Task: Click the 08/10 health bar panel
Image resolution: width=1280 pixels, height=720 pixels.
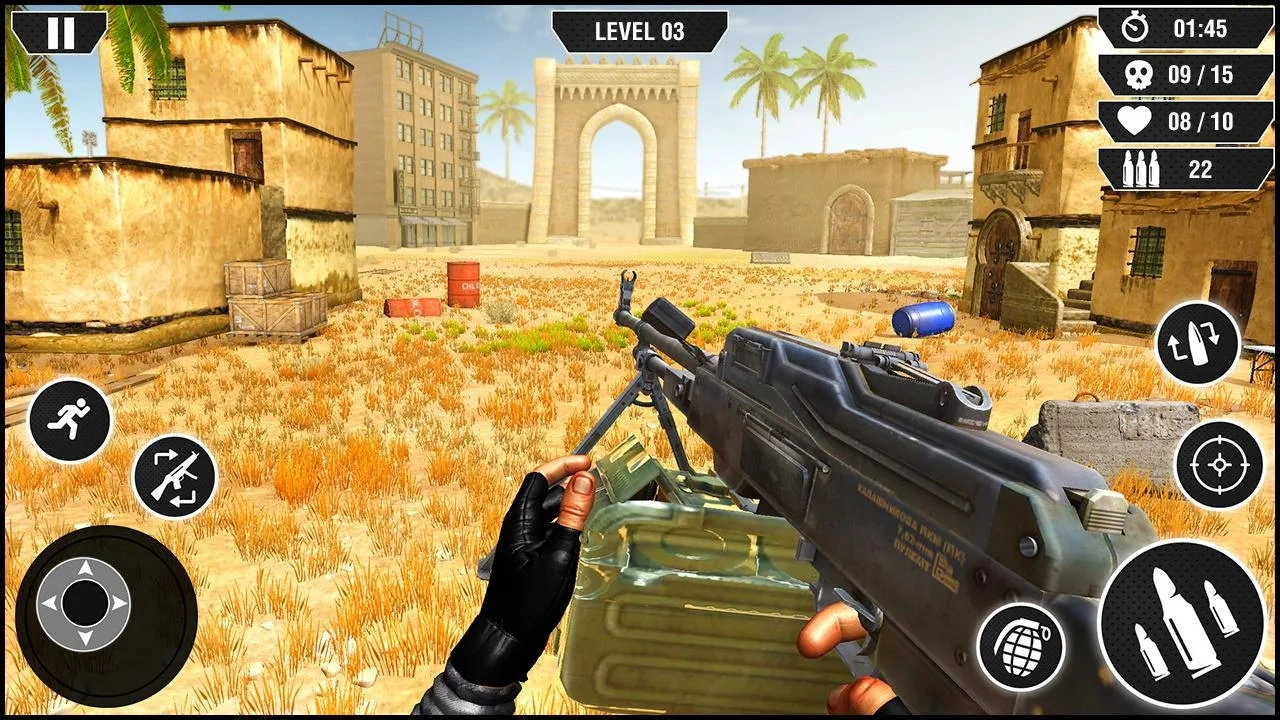Action: pos(1186,122)
